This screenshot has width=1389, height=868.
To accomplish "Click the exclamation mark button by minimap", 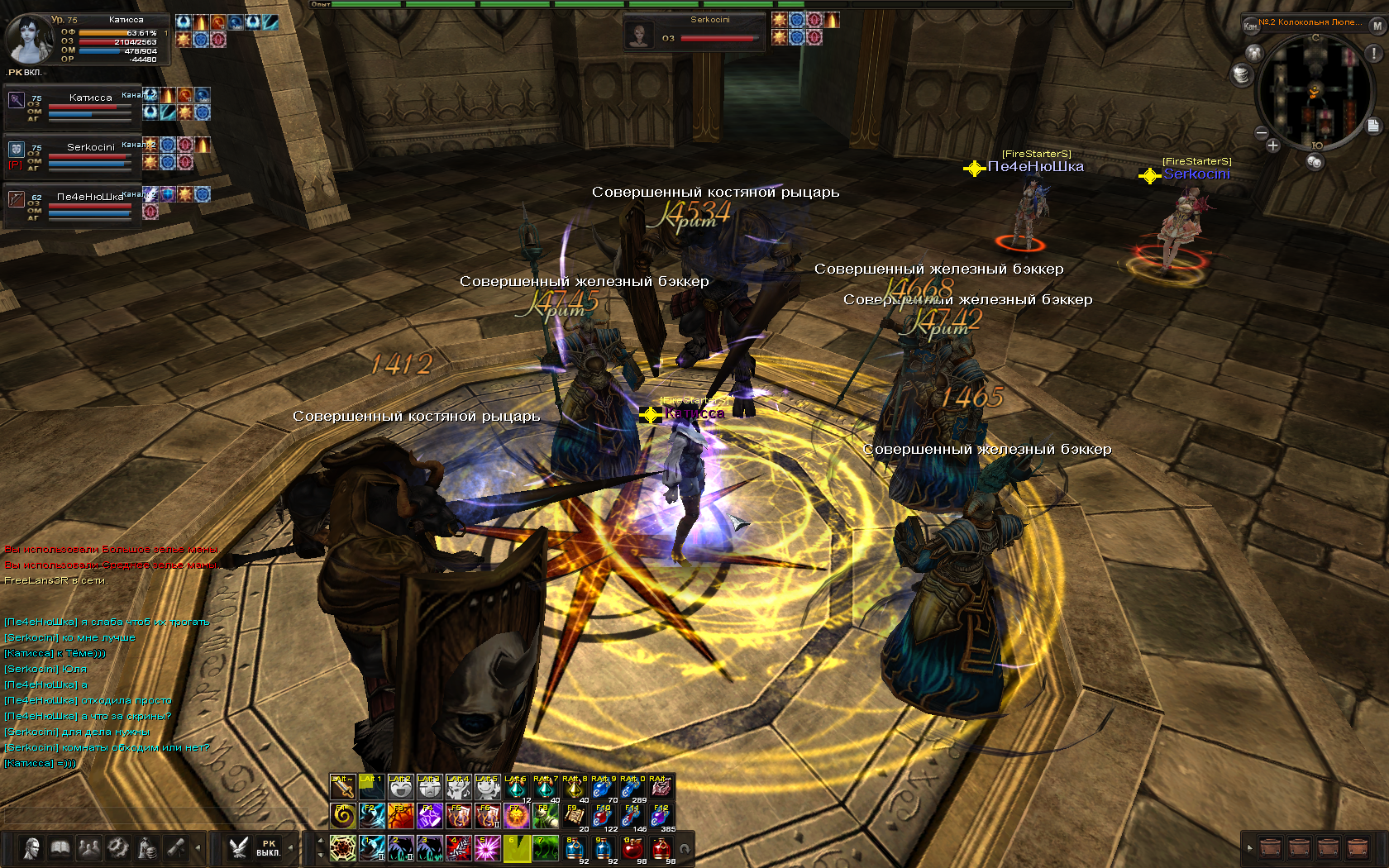I will pos(1374,54).
